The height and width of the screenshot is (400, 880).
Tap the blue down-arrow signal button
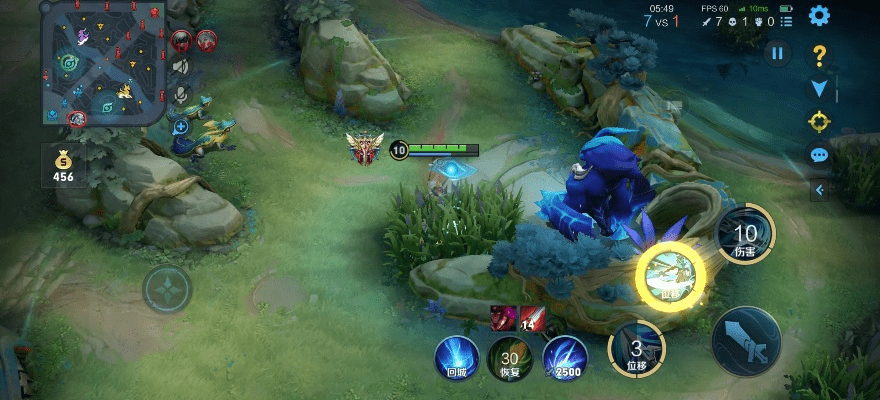(x=819, y=89)
